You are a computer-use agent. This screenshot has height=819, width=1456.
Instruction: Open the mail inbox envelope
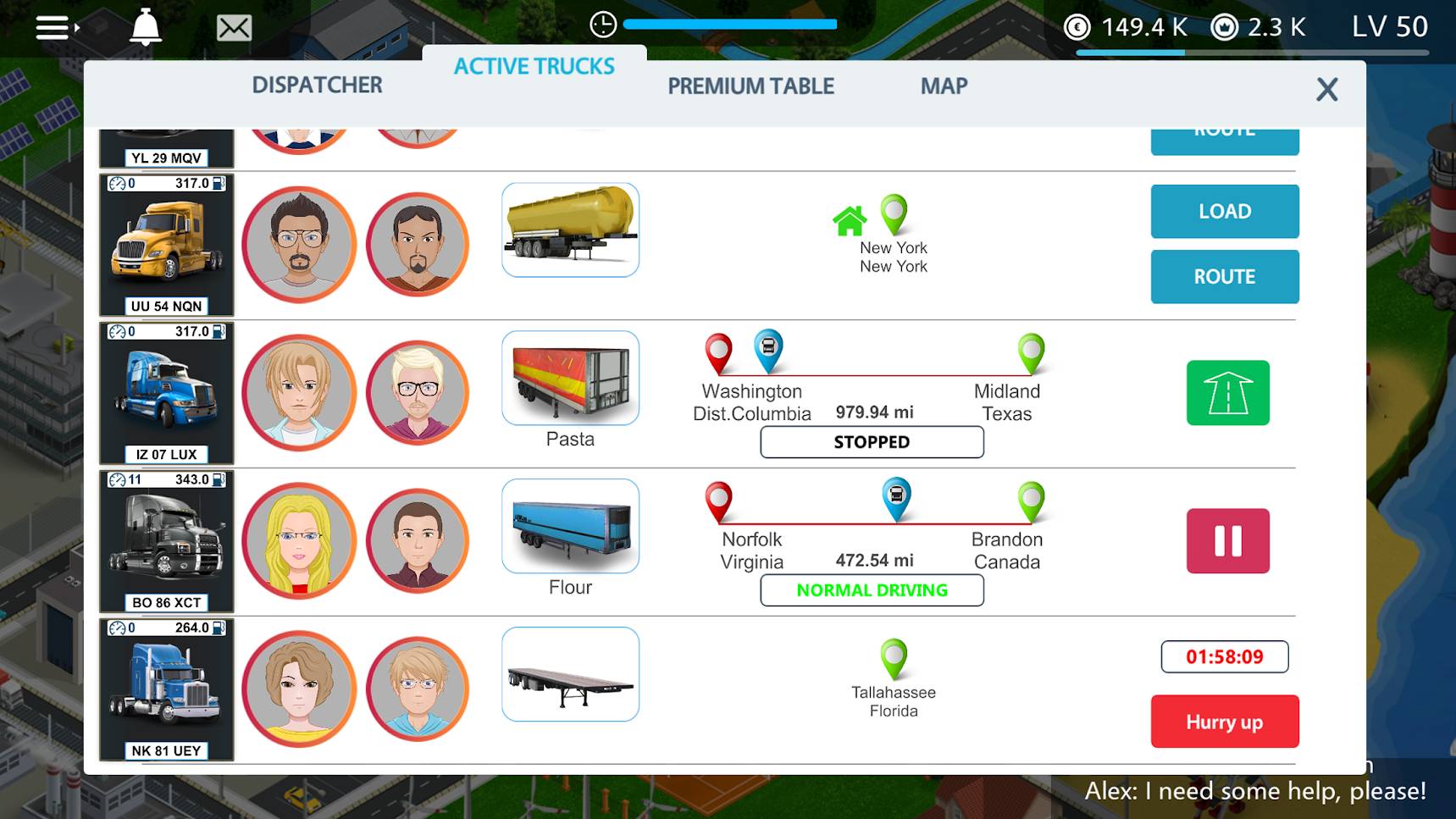(234, 27)
